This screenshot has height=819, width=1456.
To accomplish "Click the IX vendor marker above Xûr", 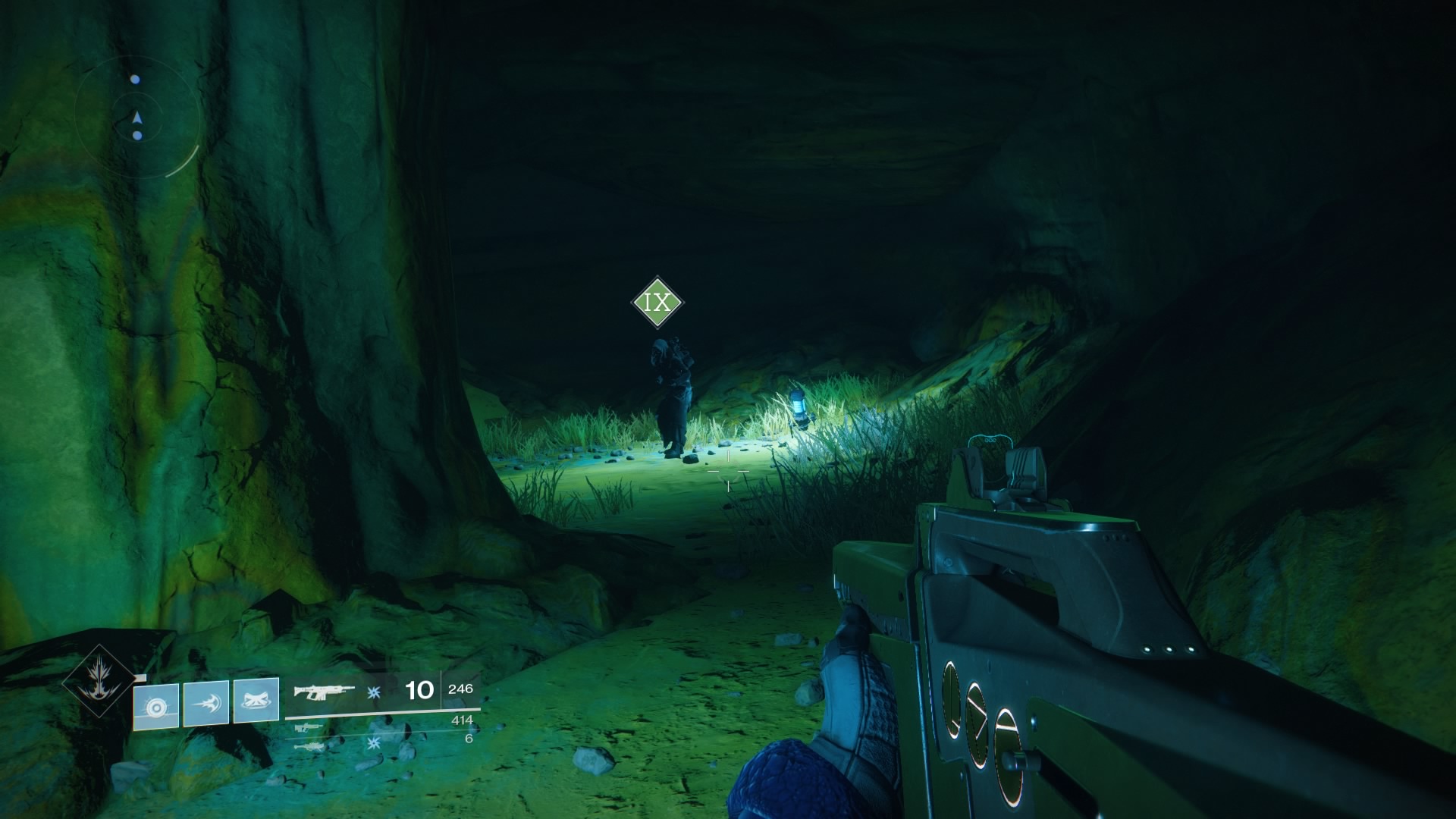I will pyautogui.click(x=657, y=303).
